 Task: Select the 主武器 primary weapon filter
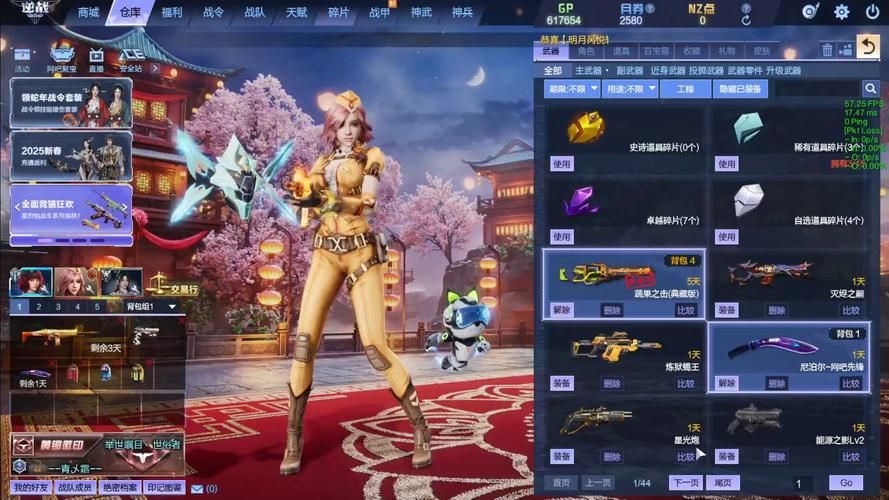[x=588, y=71]
